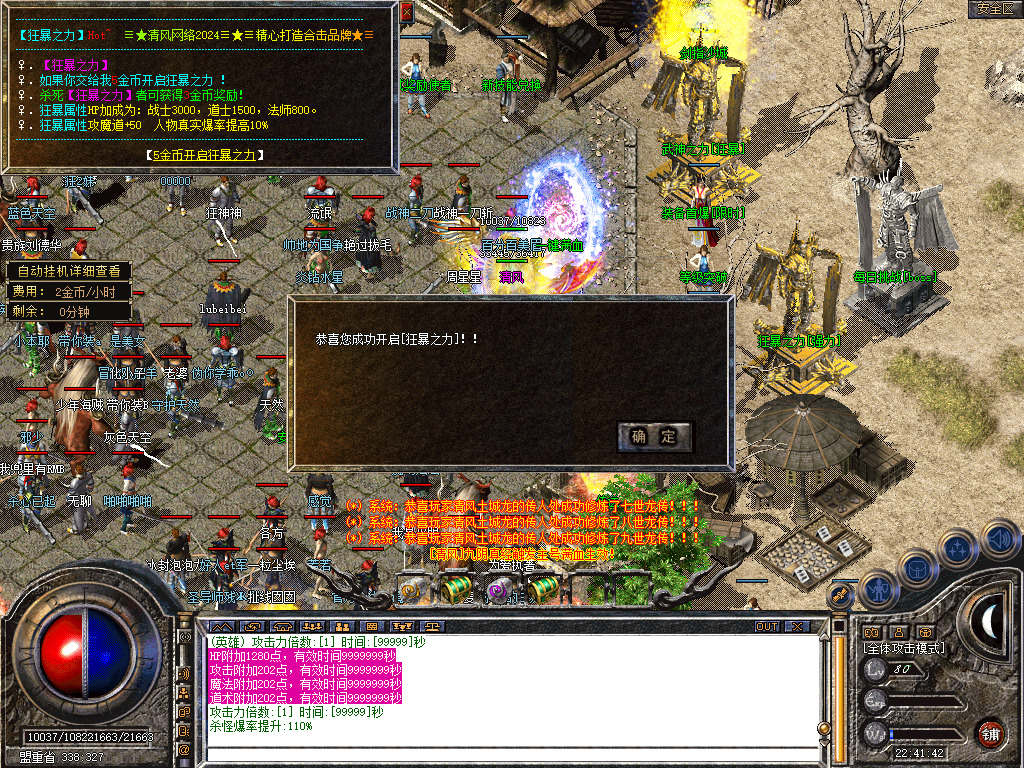Open the skills sparkle icon

[958, 549]
